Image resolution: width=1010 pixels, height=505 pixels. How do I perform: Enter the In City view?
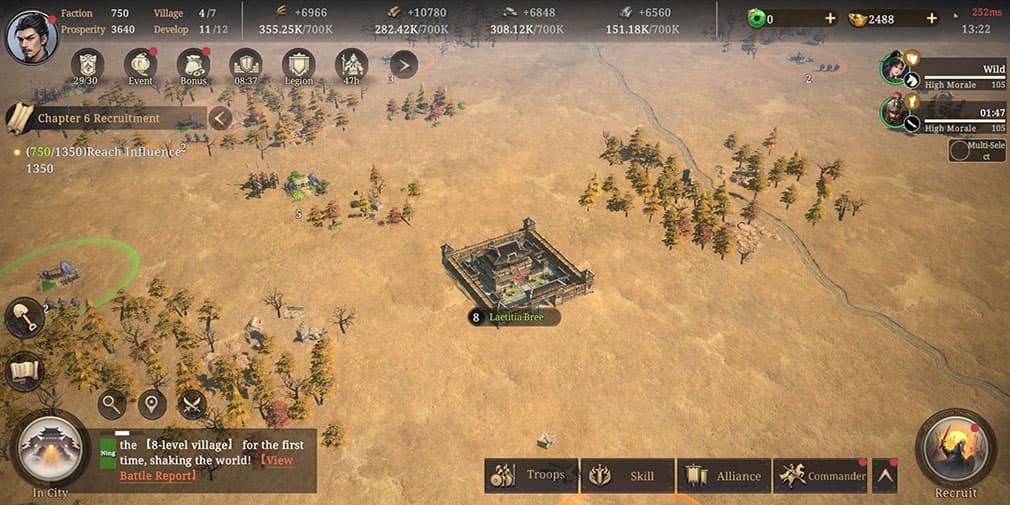click(50, 452)
